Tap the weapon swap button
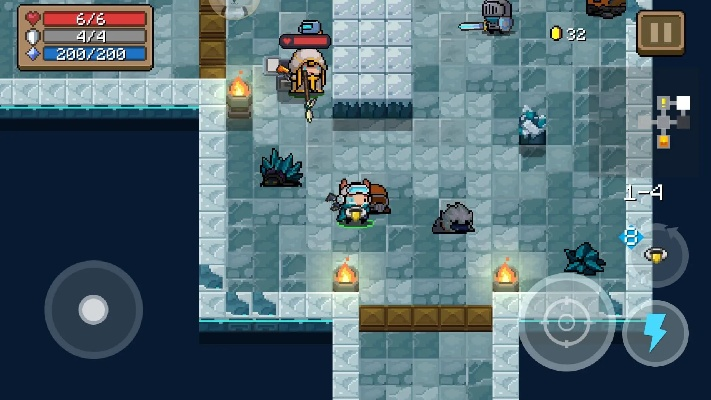The height and width of the screenshot is (400, 711). [x=657, y=255]
